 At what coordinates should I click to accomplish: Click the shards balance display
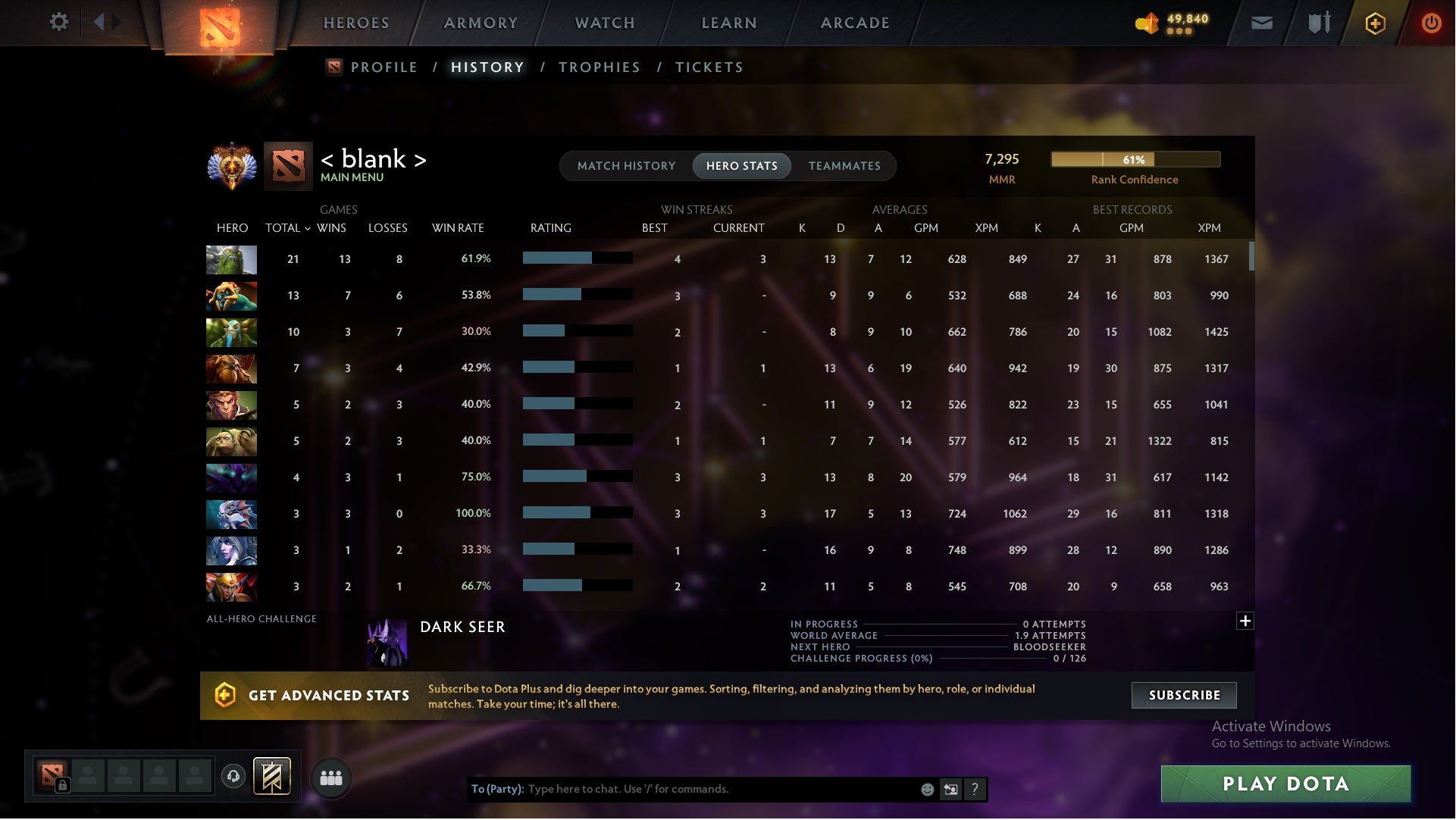[1171, 23]
